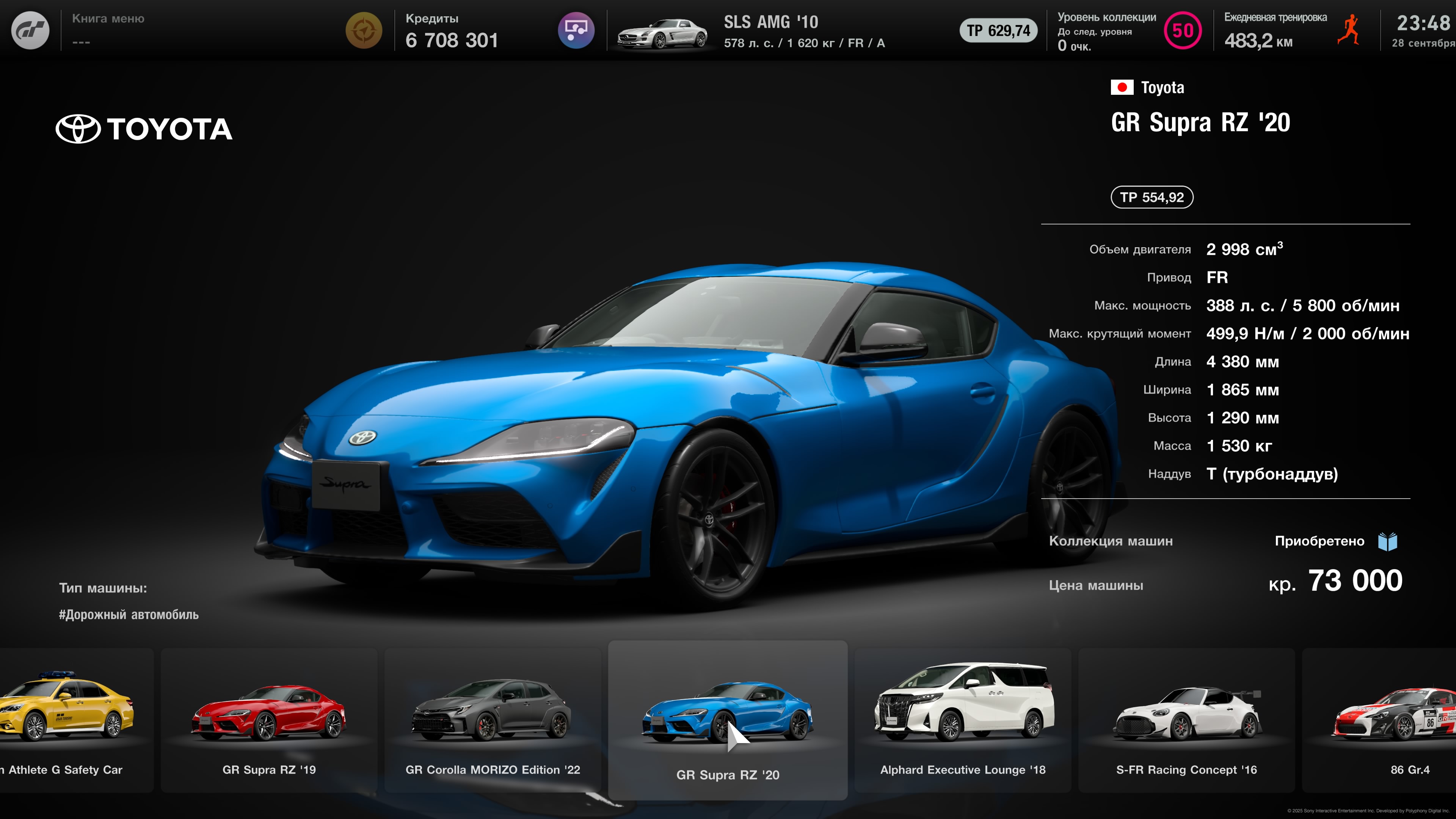Choose the GR Corolla MORIZO Edition '22 tile
Image resolution: width=1456 pixels, height=819 pixels.
(x=492, y=720)
